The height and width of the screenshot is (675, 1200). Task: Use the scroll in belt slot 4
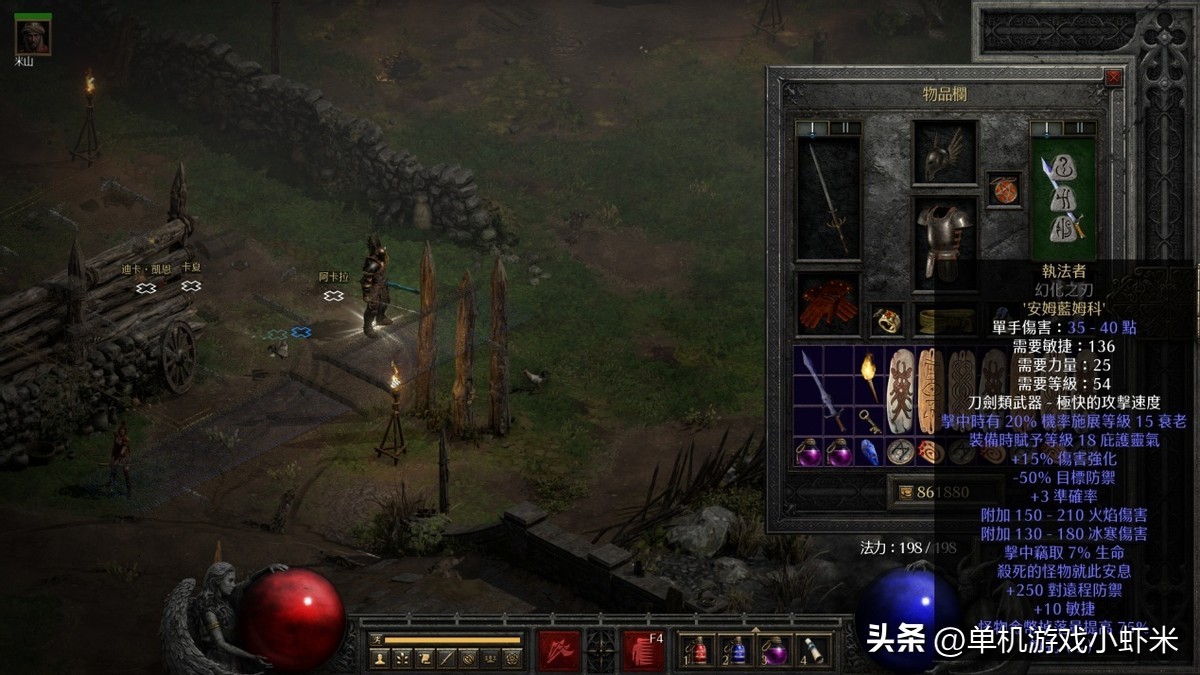[815, 651]
